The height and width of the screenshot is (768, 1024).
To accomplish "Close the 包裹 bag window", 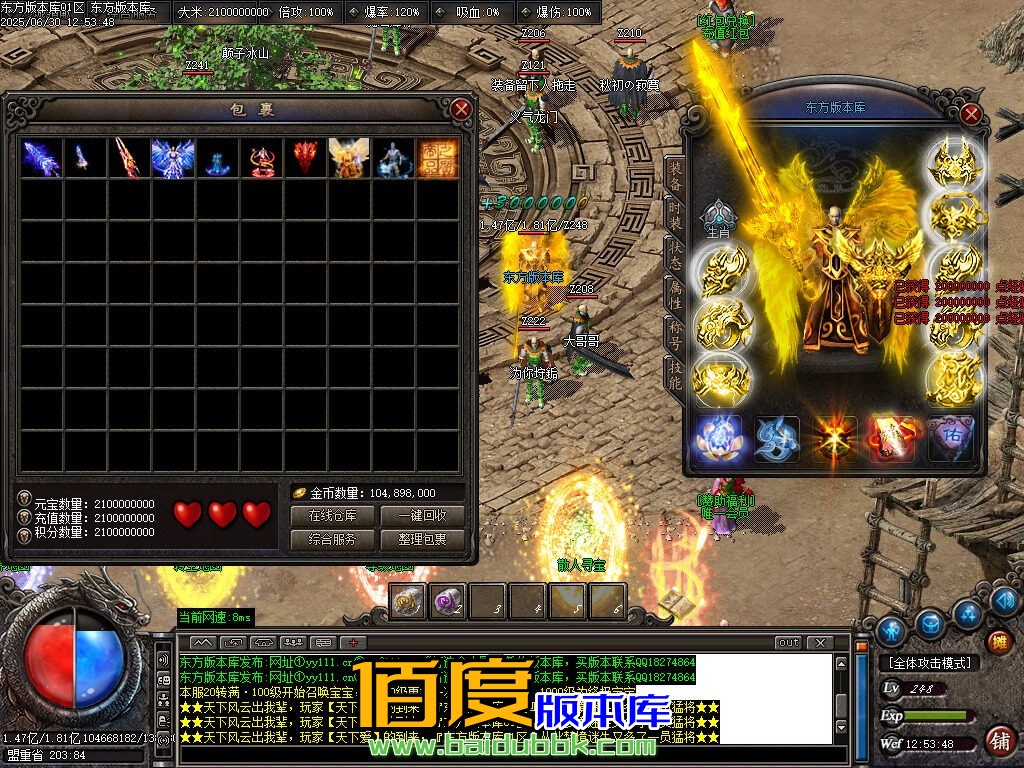I will [461, 109].
